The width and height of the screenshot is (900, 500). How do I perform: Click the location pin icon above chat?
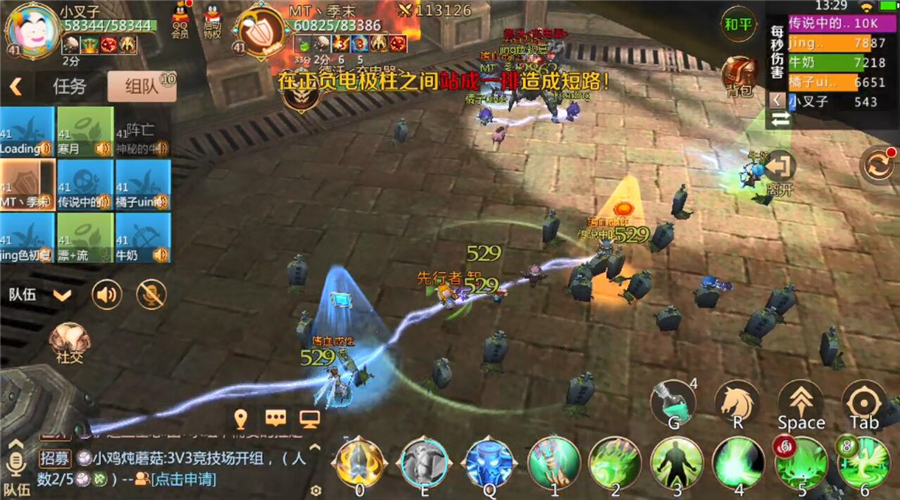[240, 418]
